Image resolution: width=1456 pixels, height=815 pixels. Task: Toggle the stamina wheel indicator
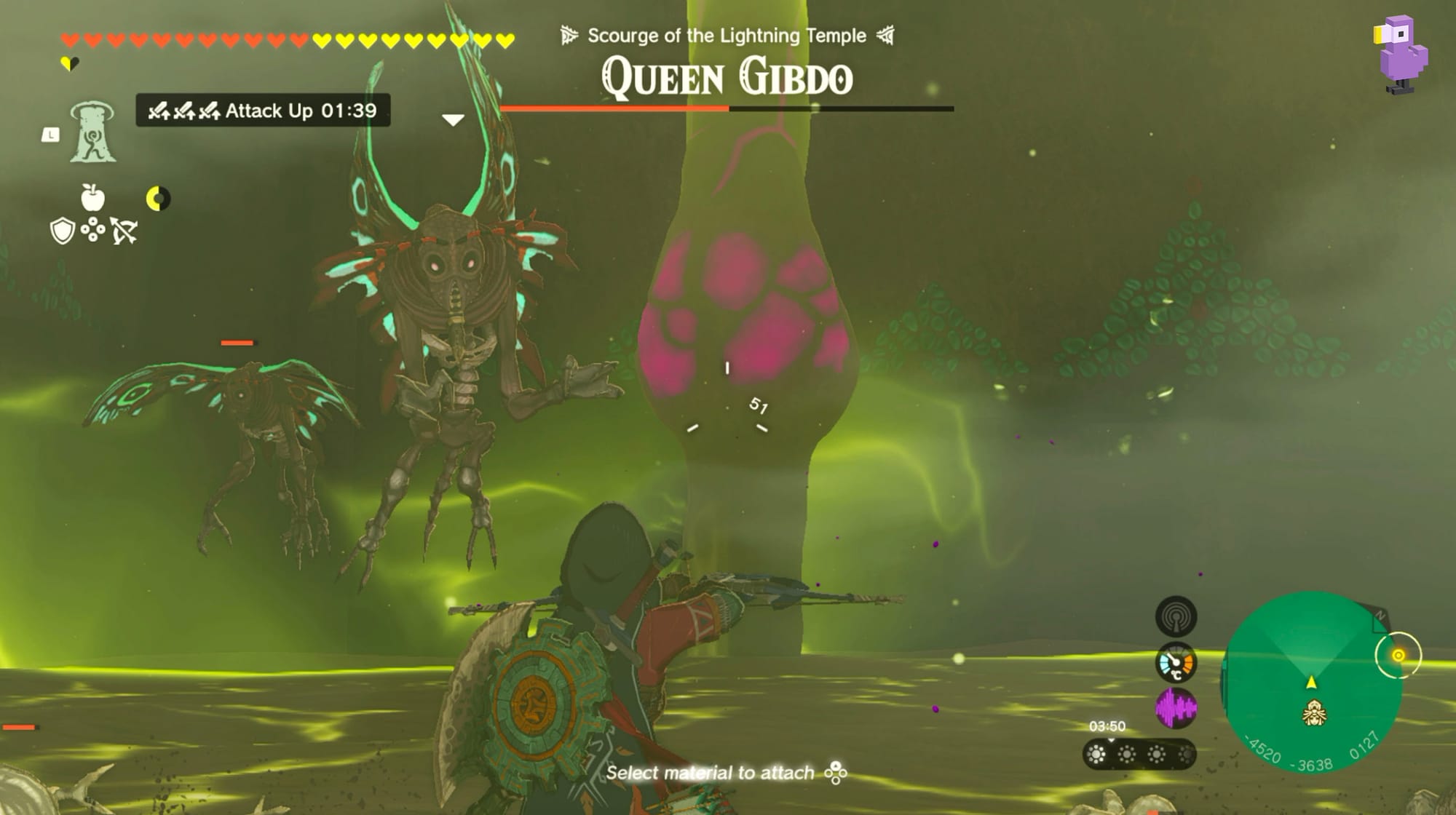(159, 198)
